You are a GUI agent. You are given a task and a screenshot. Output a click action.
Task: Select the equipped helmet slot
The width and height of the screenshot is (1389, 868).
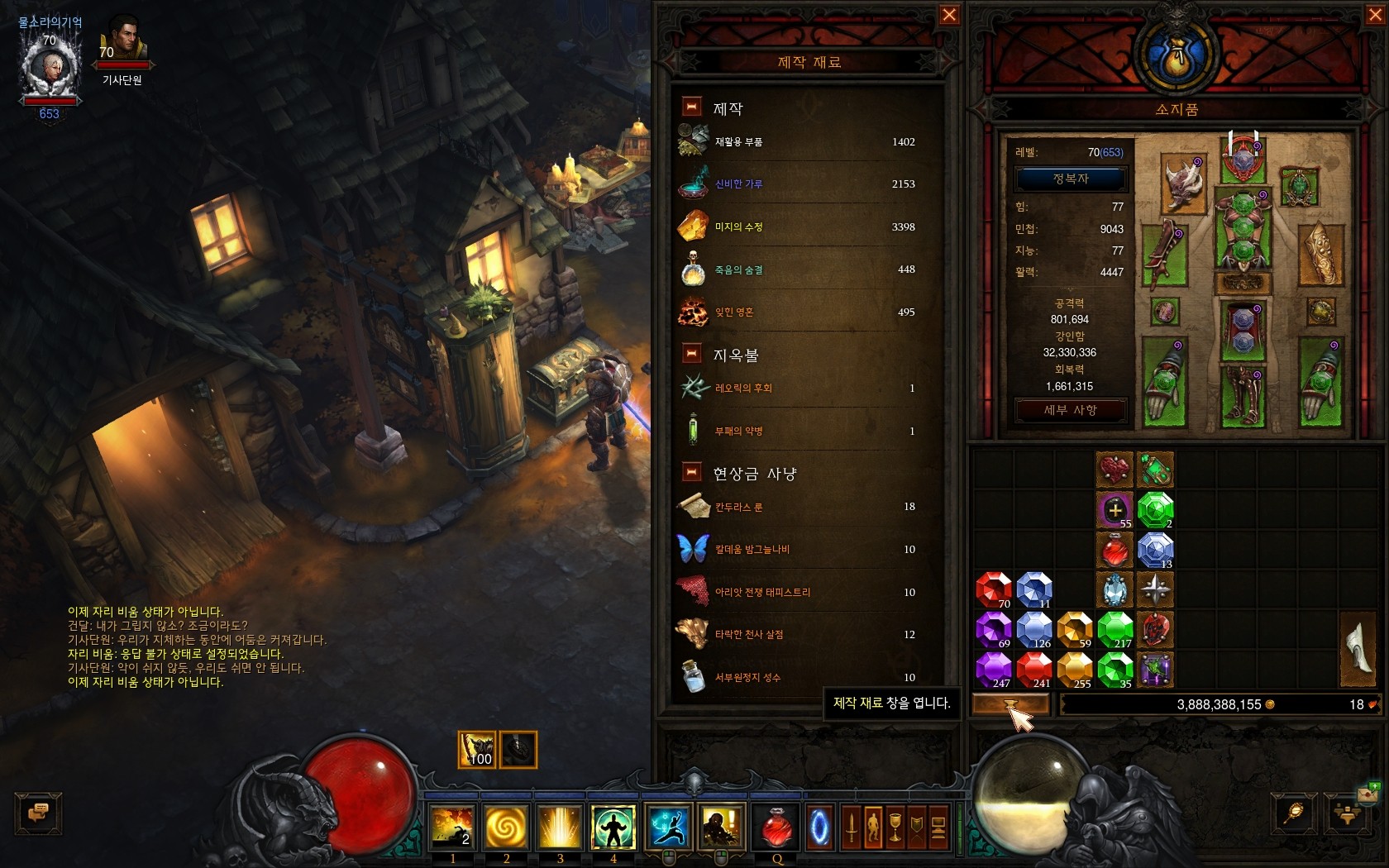[1243, 157]
